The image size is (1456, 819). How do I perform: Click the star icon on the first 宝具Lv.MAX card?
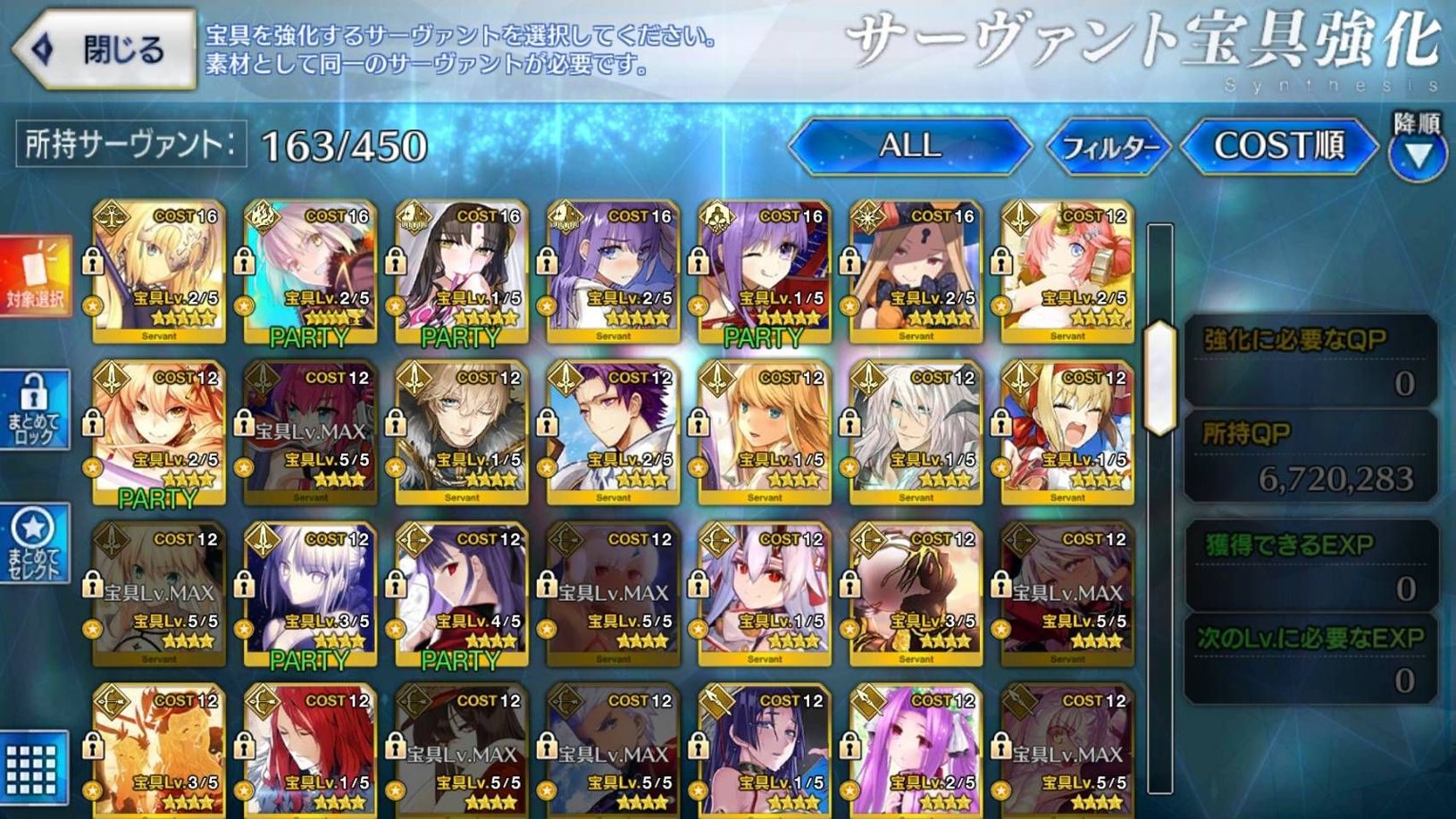tap(243, 464)
